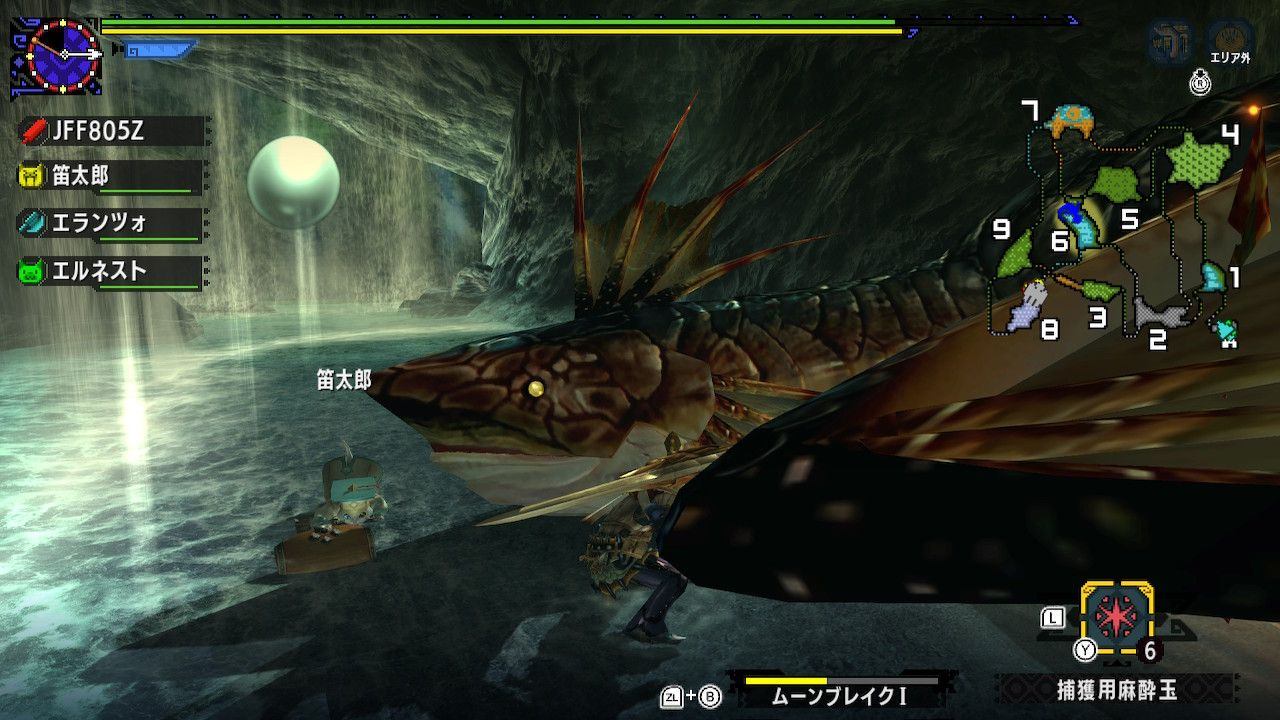Viewport: 1280px width, 720px height.
Task: Select area 7 on the minimap
Action: pyautogui.click(x=1070, y=122)
